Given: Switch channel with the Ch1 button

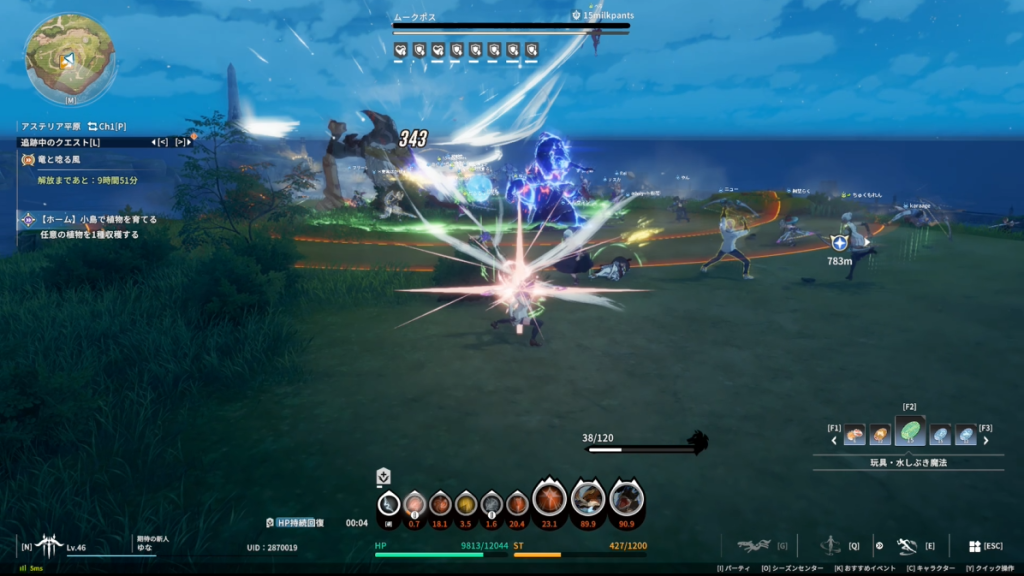Looking at the screenshot, I should pos(106,127).
